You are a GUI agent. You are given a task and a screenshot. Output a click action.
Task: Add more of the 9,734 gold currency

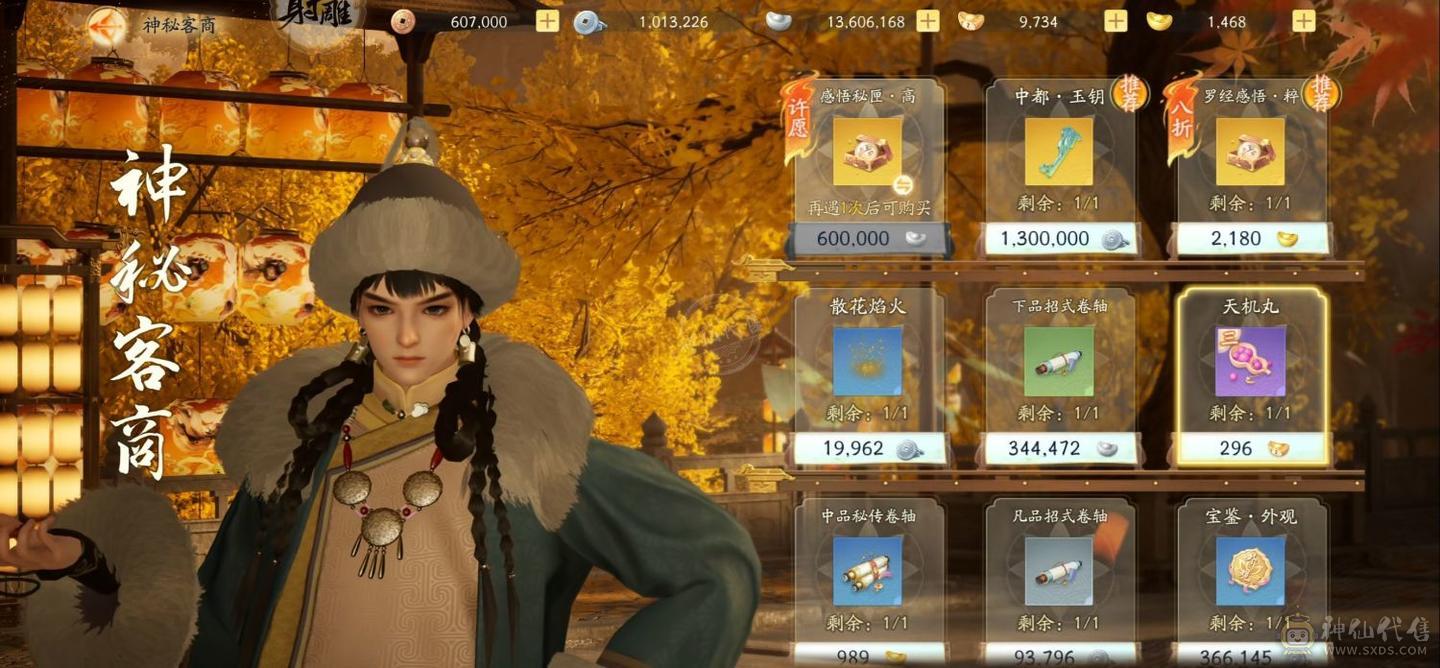coord(1115,21)
